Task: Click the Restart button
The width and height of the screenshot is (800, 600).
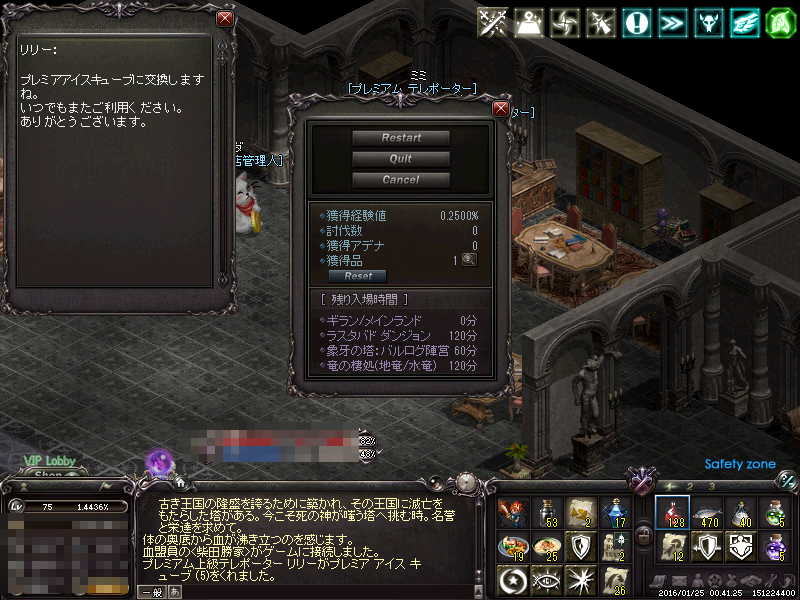Action: 401,138
